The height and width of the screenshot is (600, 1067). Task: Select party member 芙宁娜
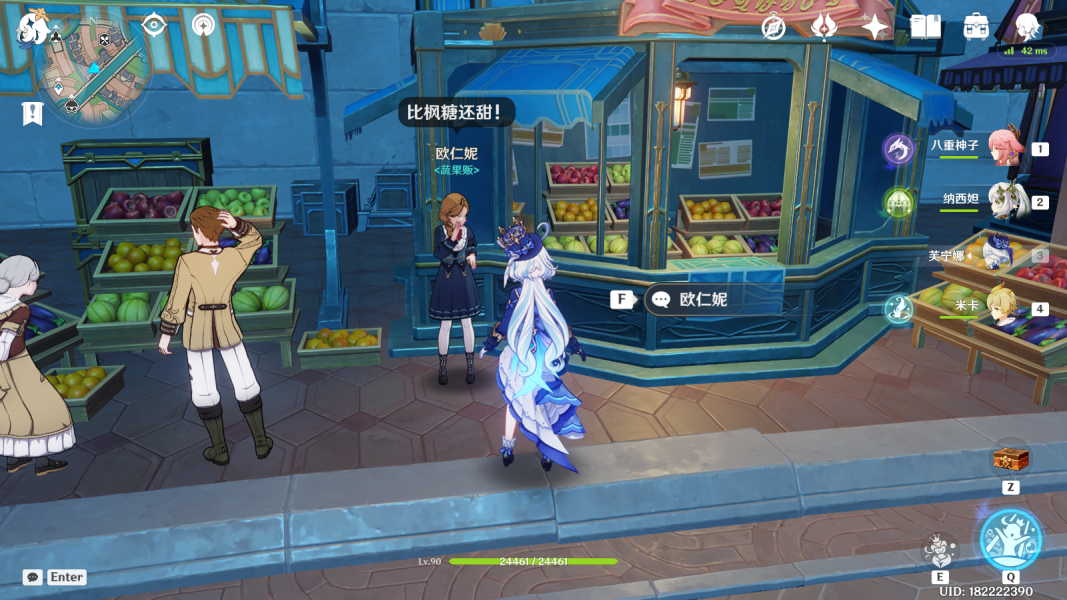click(1000, 255)
